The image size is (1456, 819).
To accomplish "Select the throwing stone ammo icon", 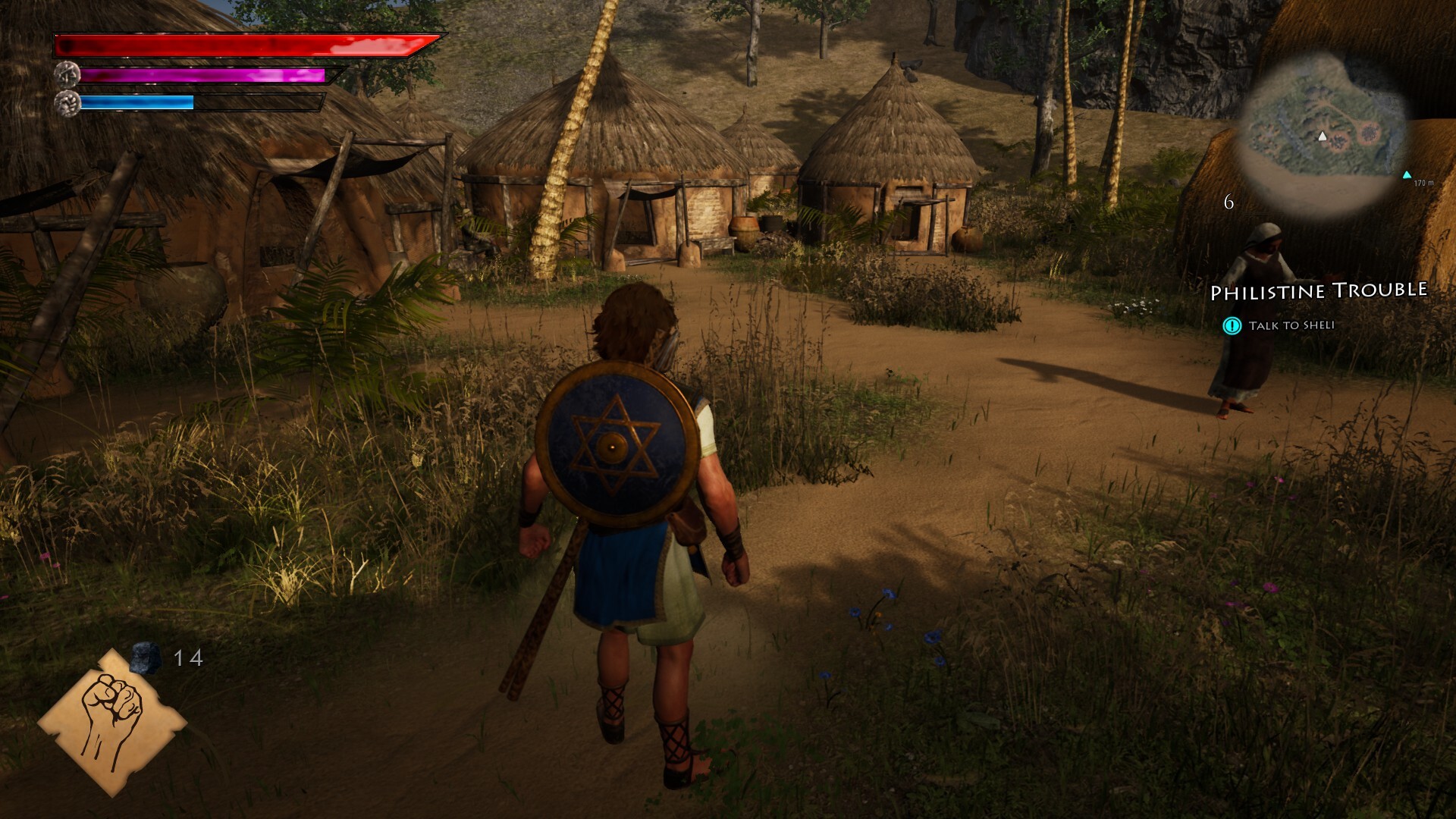I will [145, 657].
